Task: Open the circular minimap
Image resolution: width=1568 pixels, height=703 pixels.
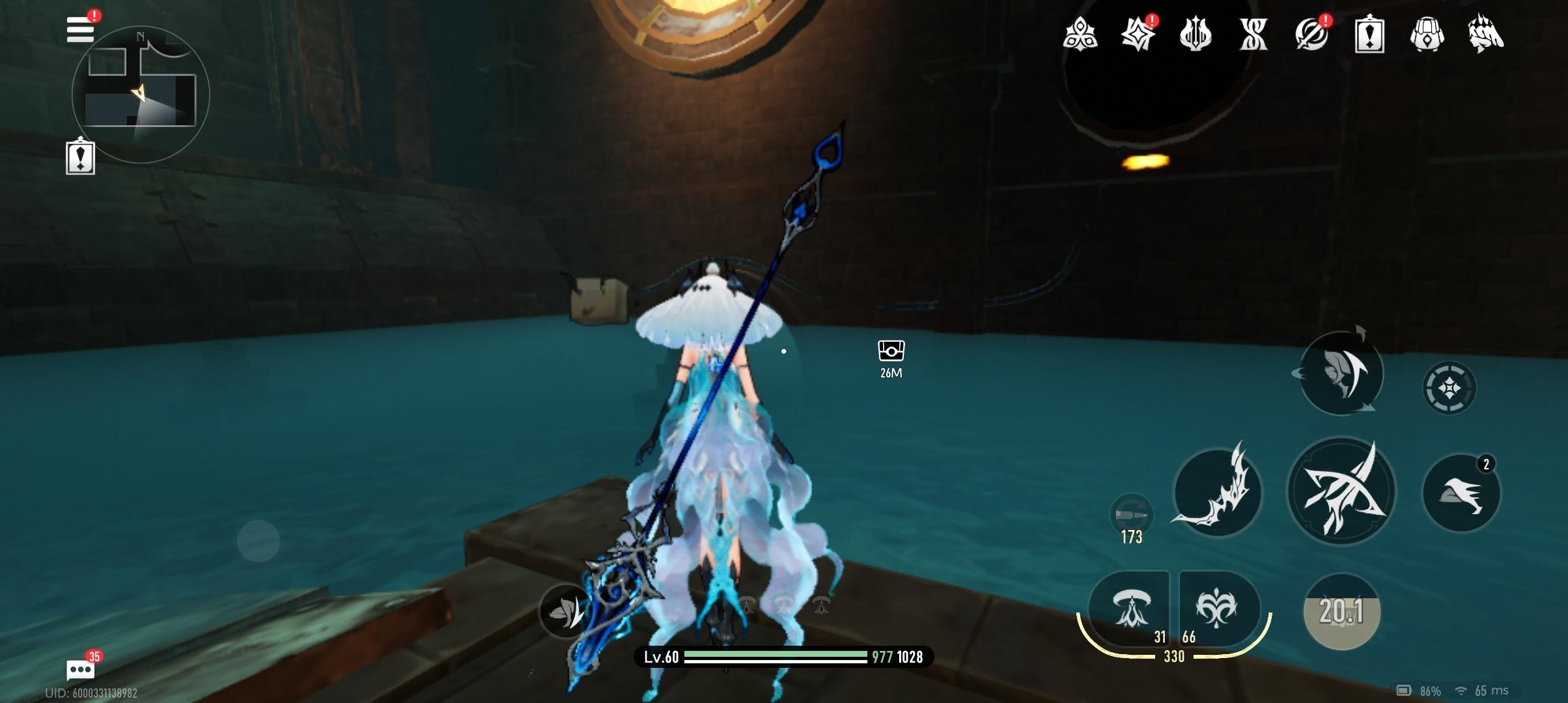Action: tap(141, 95)
